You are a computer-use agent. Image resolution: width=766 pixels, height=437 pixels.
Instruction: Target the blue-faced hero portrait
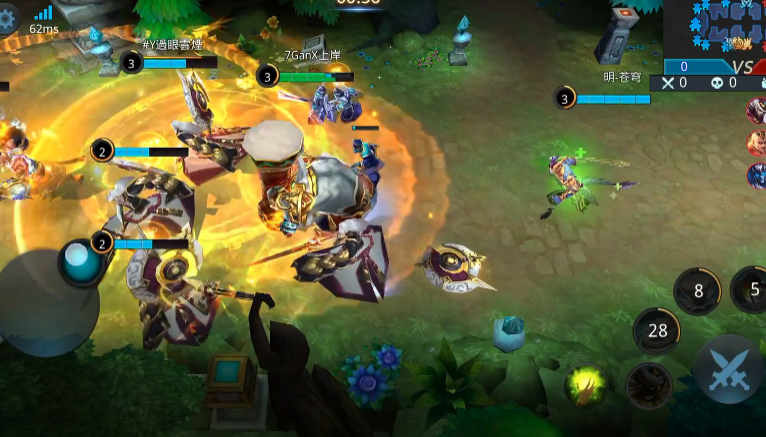pyautogui.click(x=757, y=175)
